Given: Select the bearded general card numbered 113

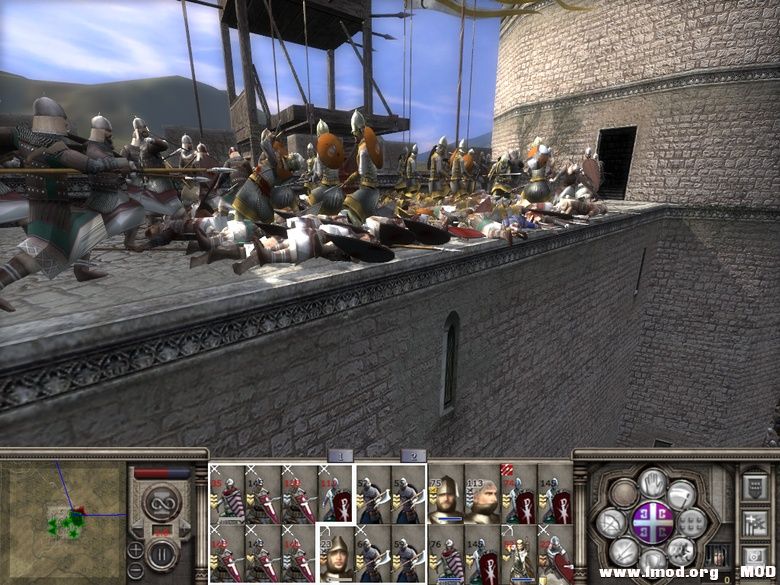Looking at the screenshot, I should [x=482, y=494].
